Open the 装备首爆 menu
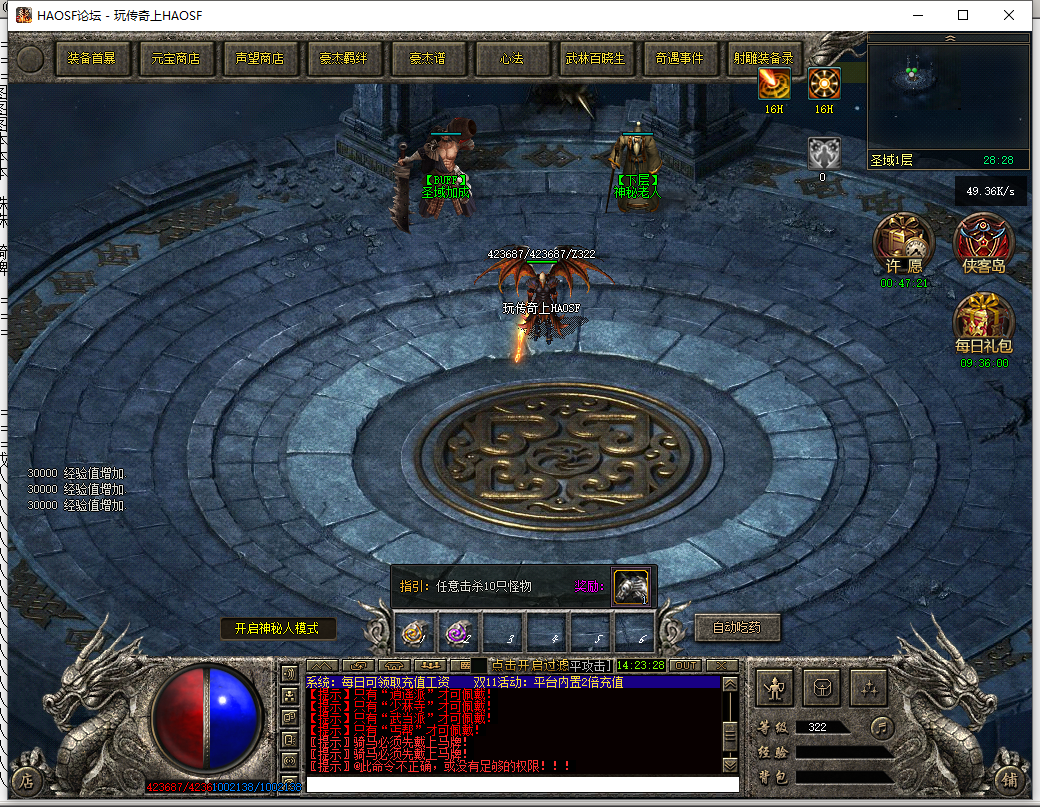The image size is (1040, 807). [92, 59]
